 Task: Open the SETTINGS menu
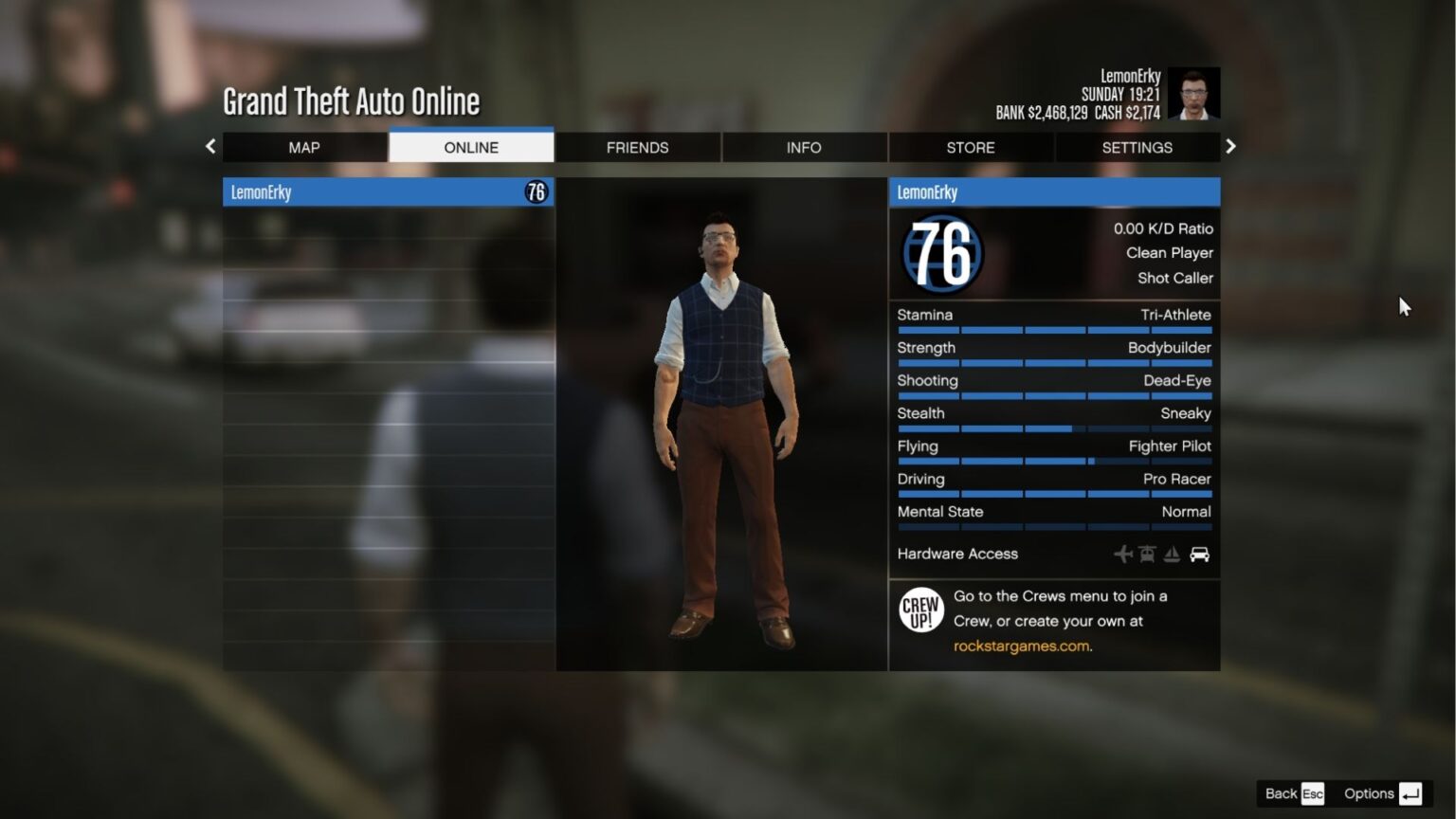pos(1137,147)
